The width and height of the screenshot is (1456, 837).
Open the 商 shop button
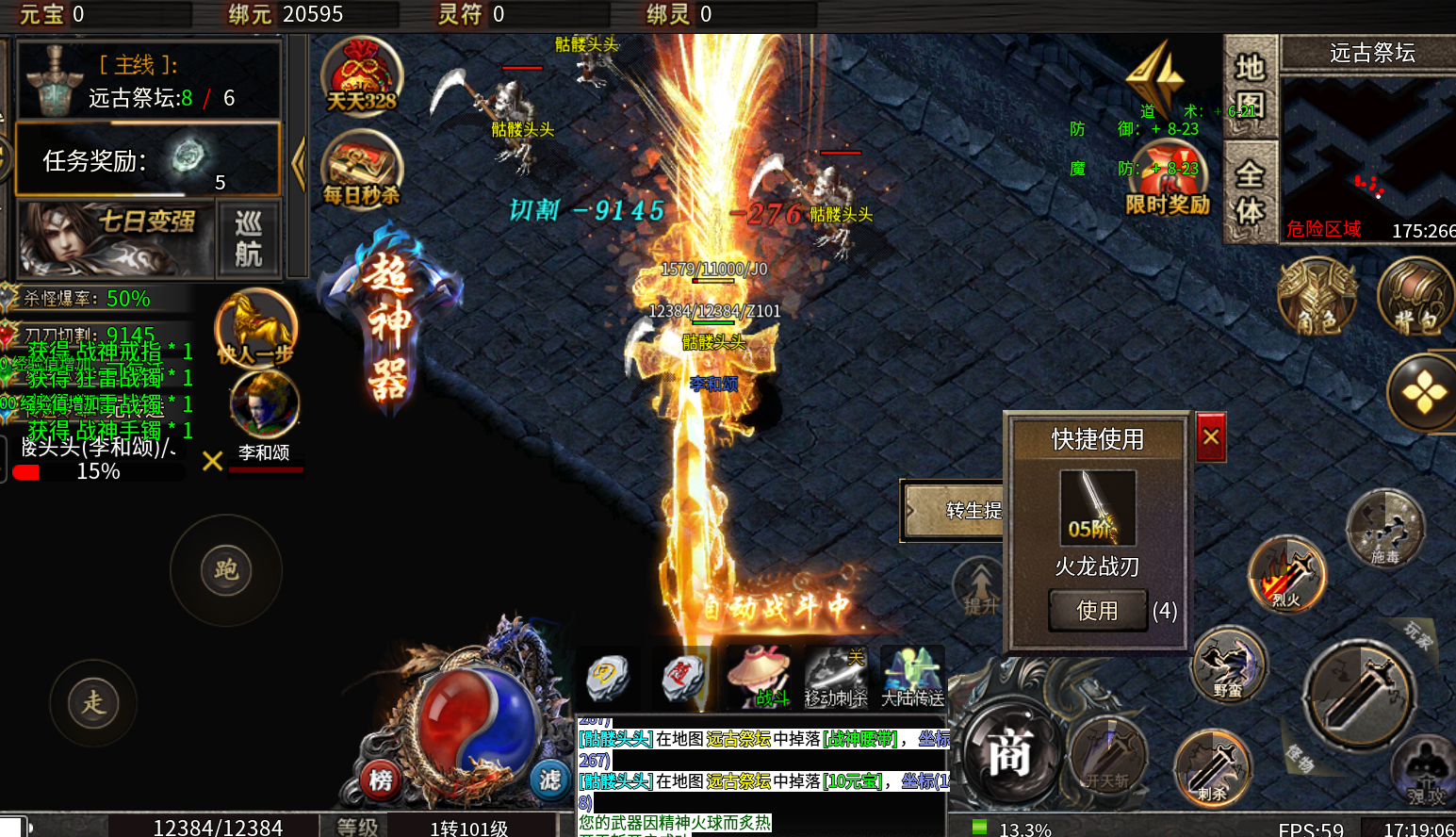coord(1007,754)
